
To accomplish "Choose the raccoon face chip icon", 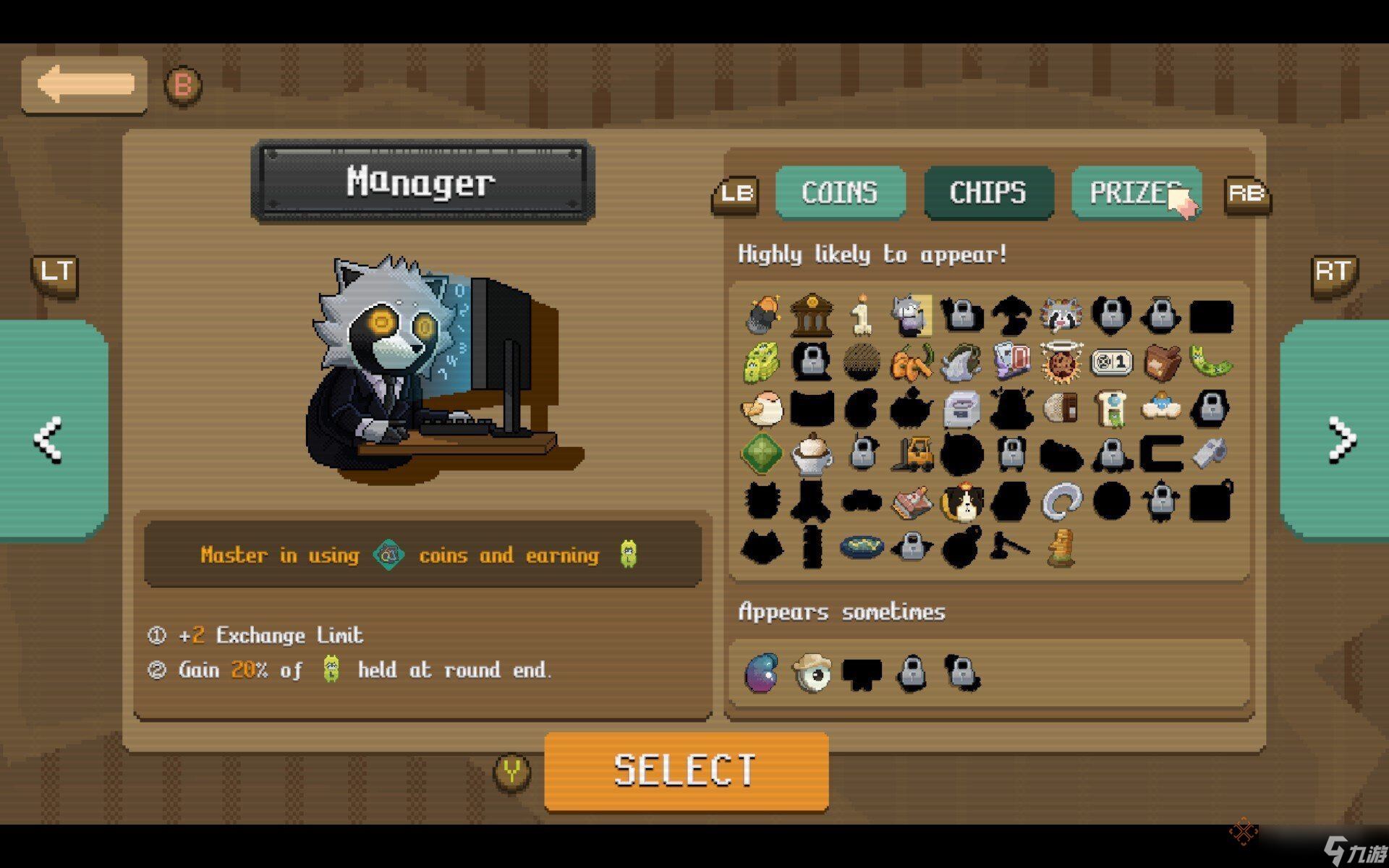I will [1061, 315].
